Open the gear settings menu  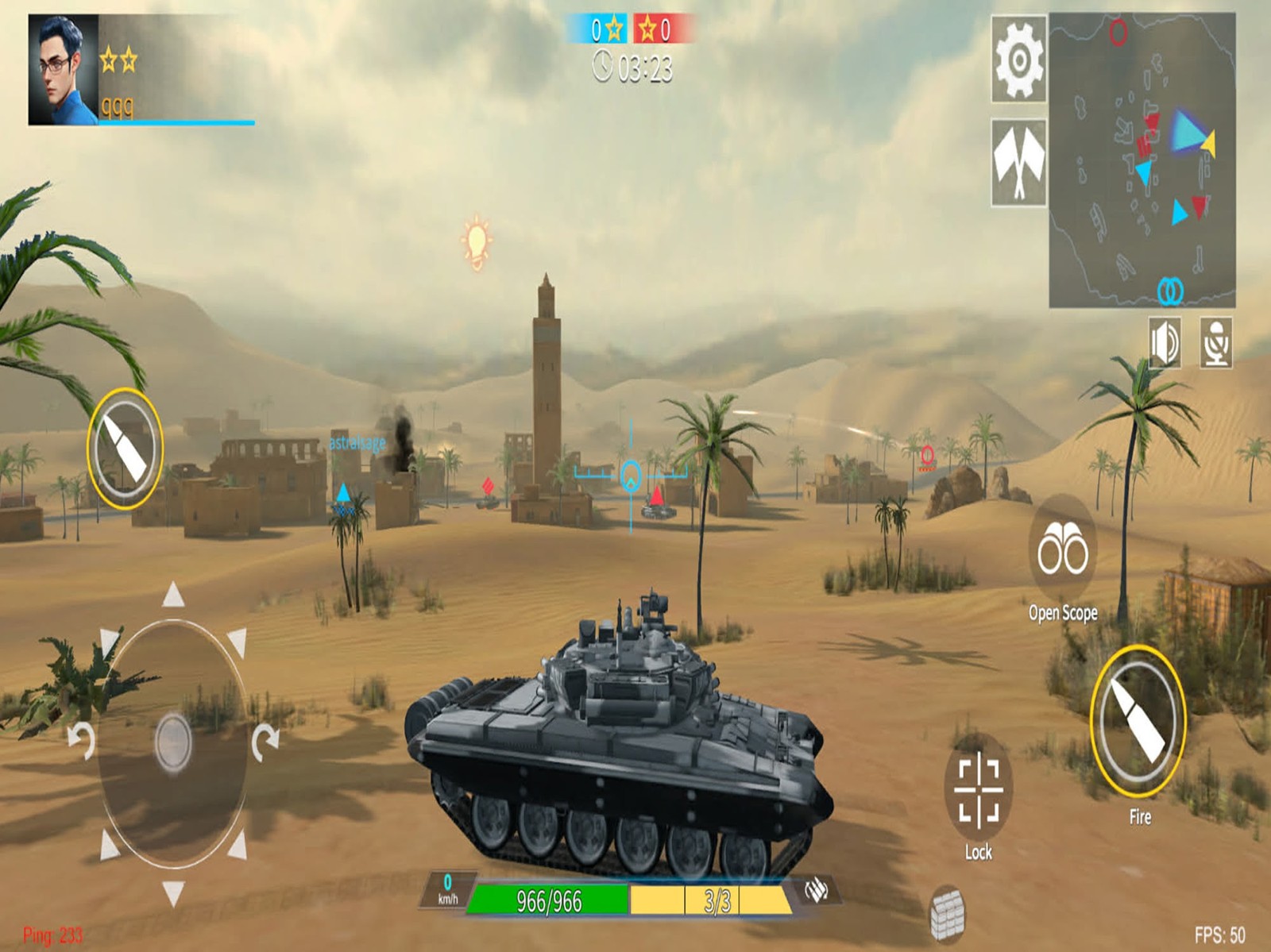pyautogui.click(x=1018, y=60)
